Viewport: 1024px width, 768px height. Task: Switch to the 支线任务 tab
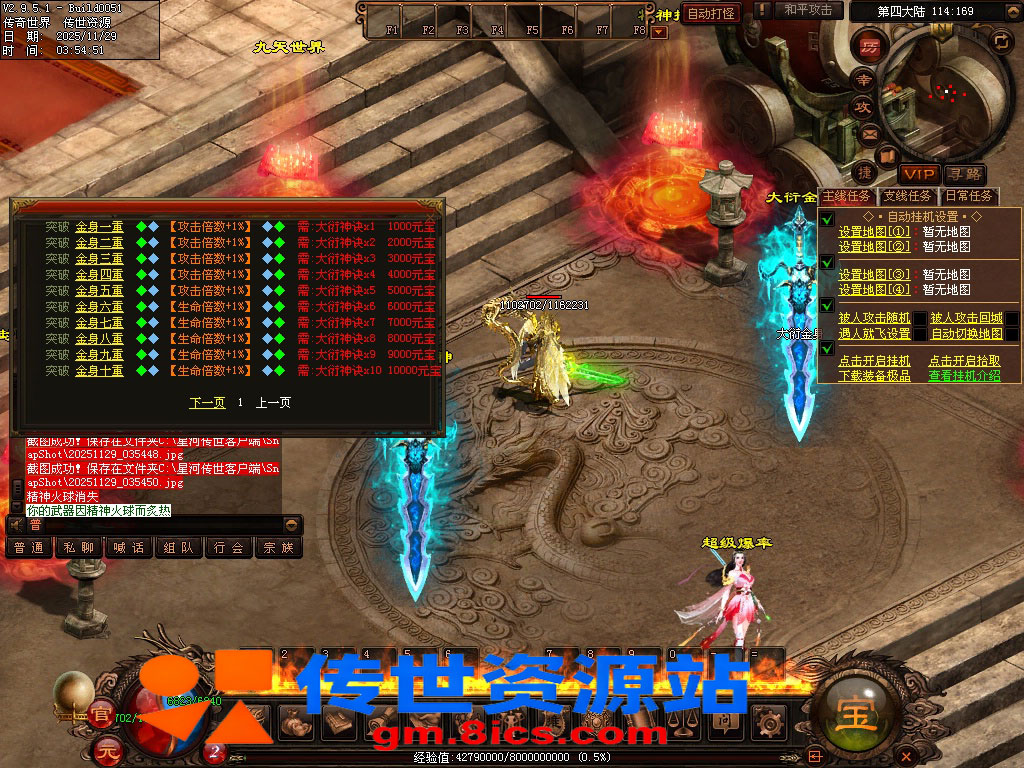point(908,197)
